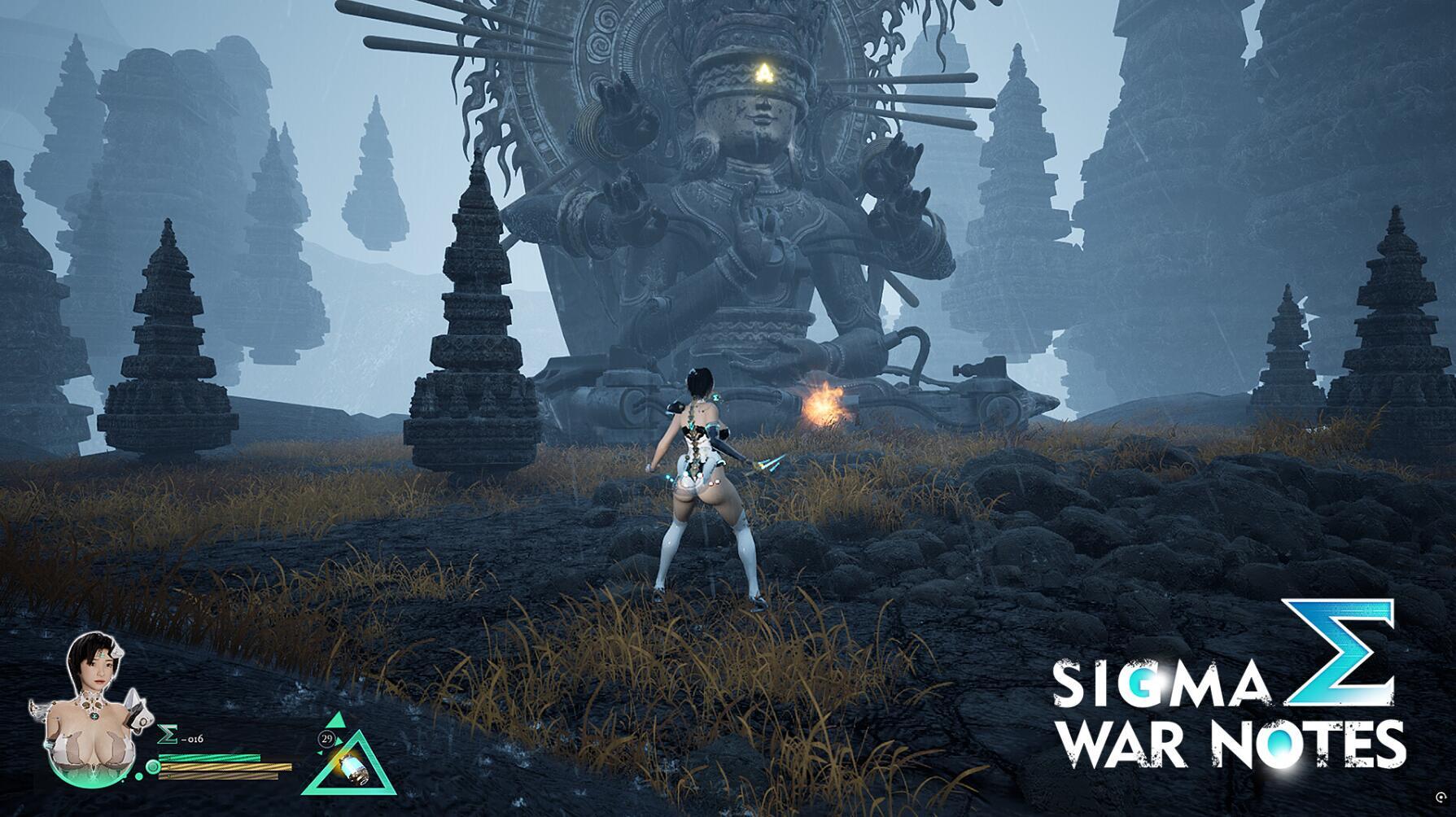
Task: Click the -016 score value
Action: 194,738
